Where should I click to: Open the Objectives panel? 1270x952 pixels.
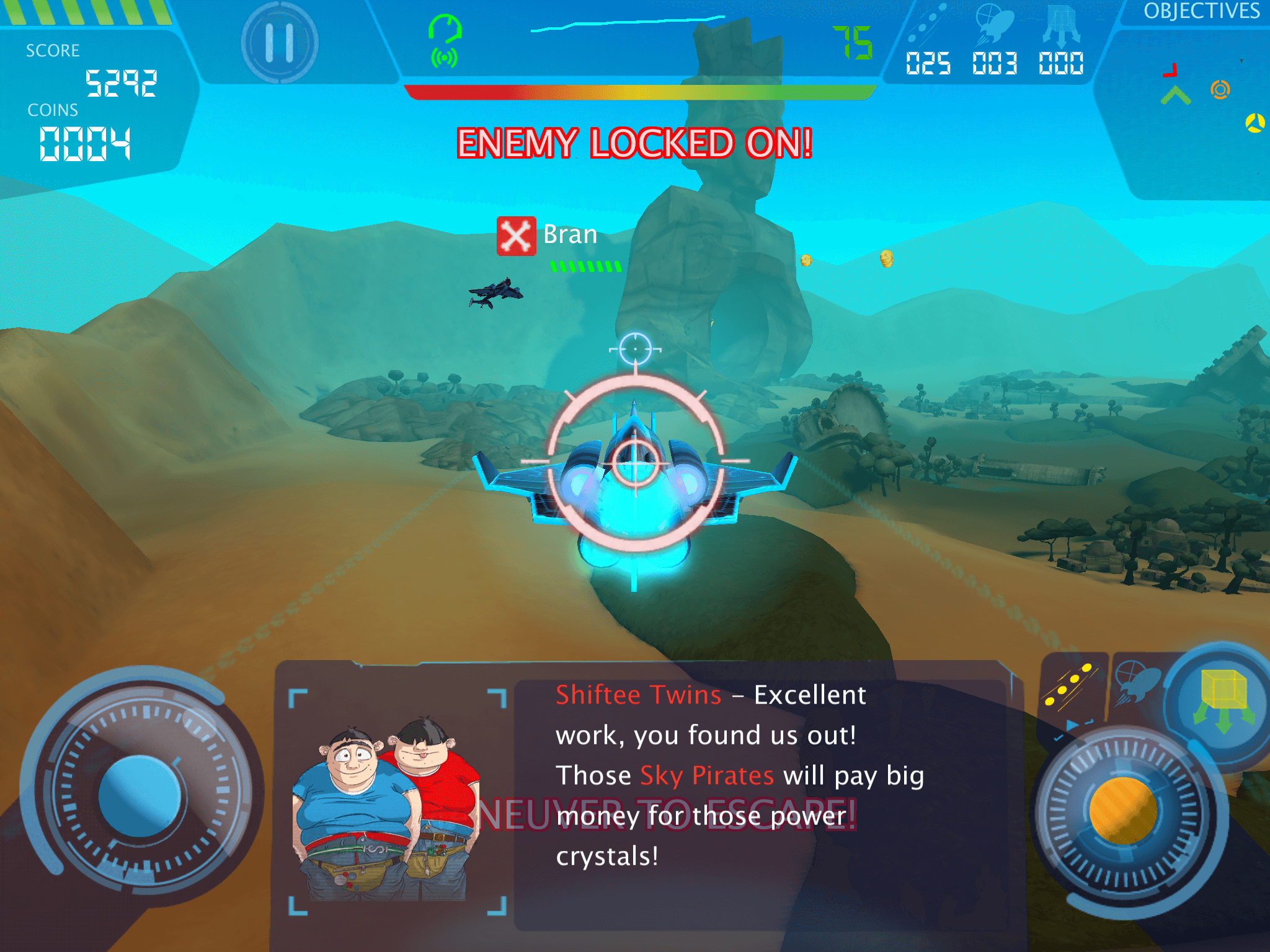pyautogui.click(x=1201, y=11)
